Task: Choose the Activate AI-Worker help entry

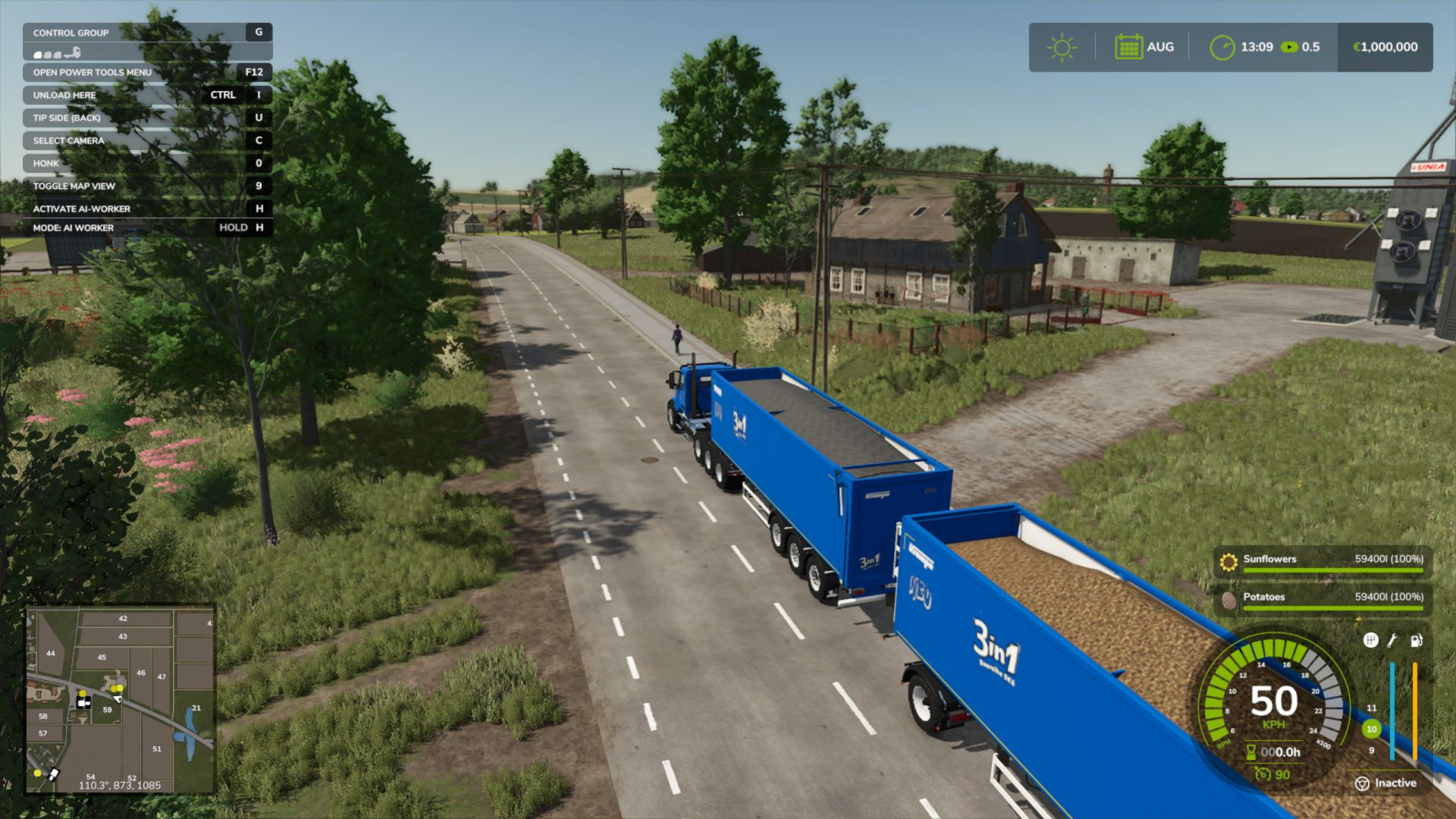Action: click(147, 209)
